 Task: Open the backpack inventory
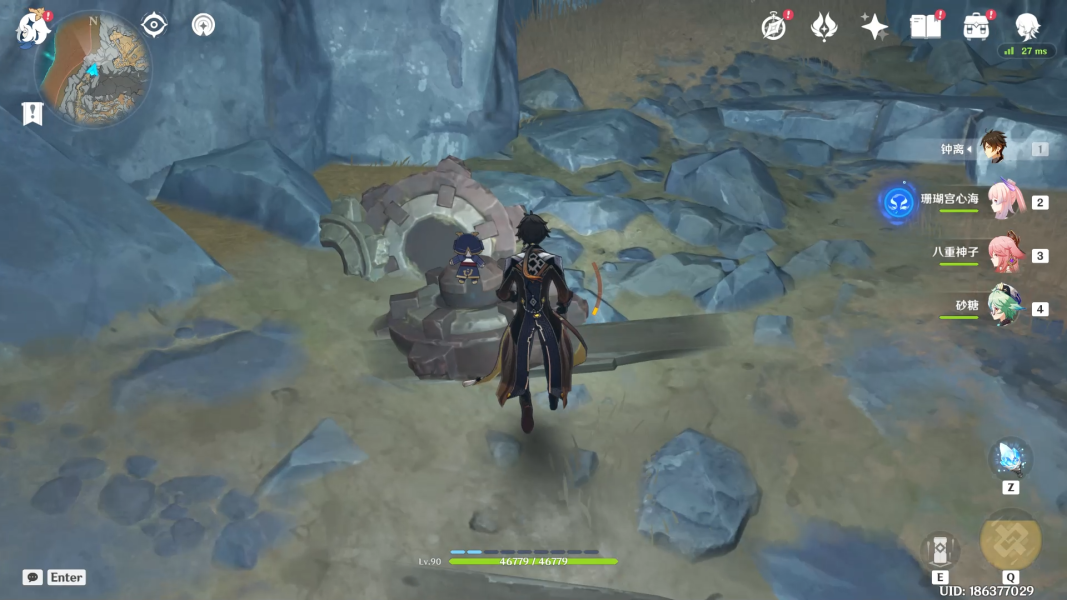click(x=977, y=27)
